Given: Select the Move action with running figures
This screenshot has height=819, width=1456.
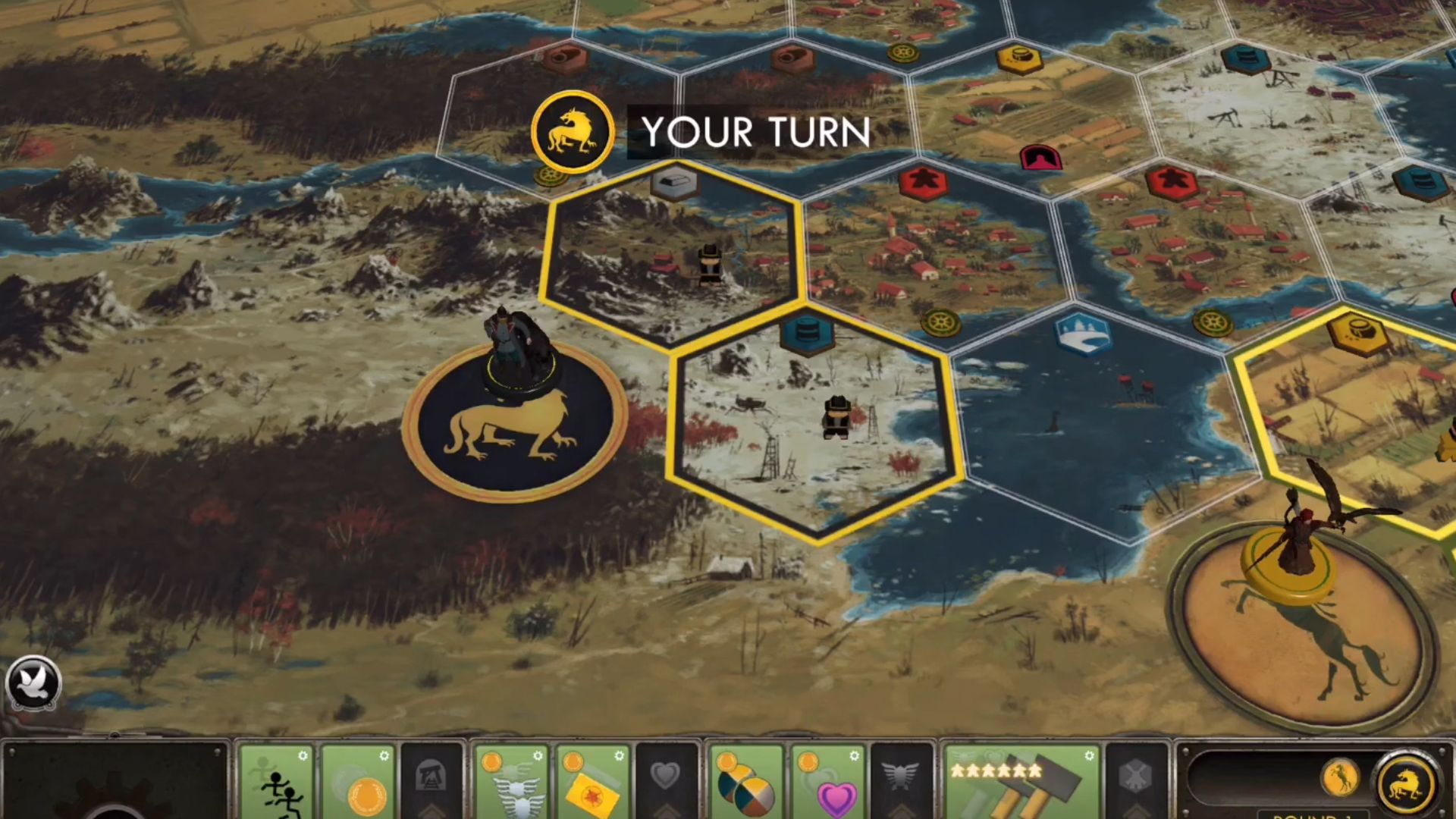Looking at the screenshot, I should (276, 783).
